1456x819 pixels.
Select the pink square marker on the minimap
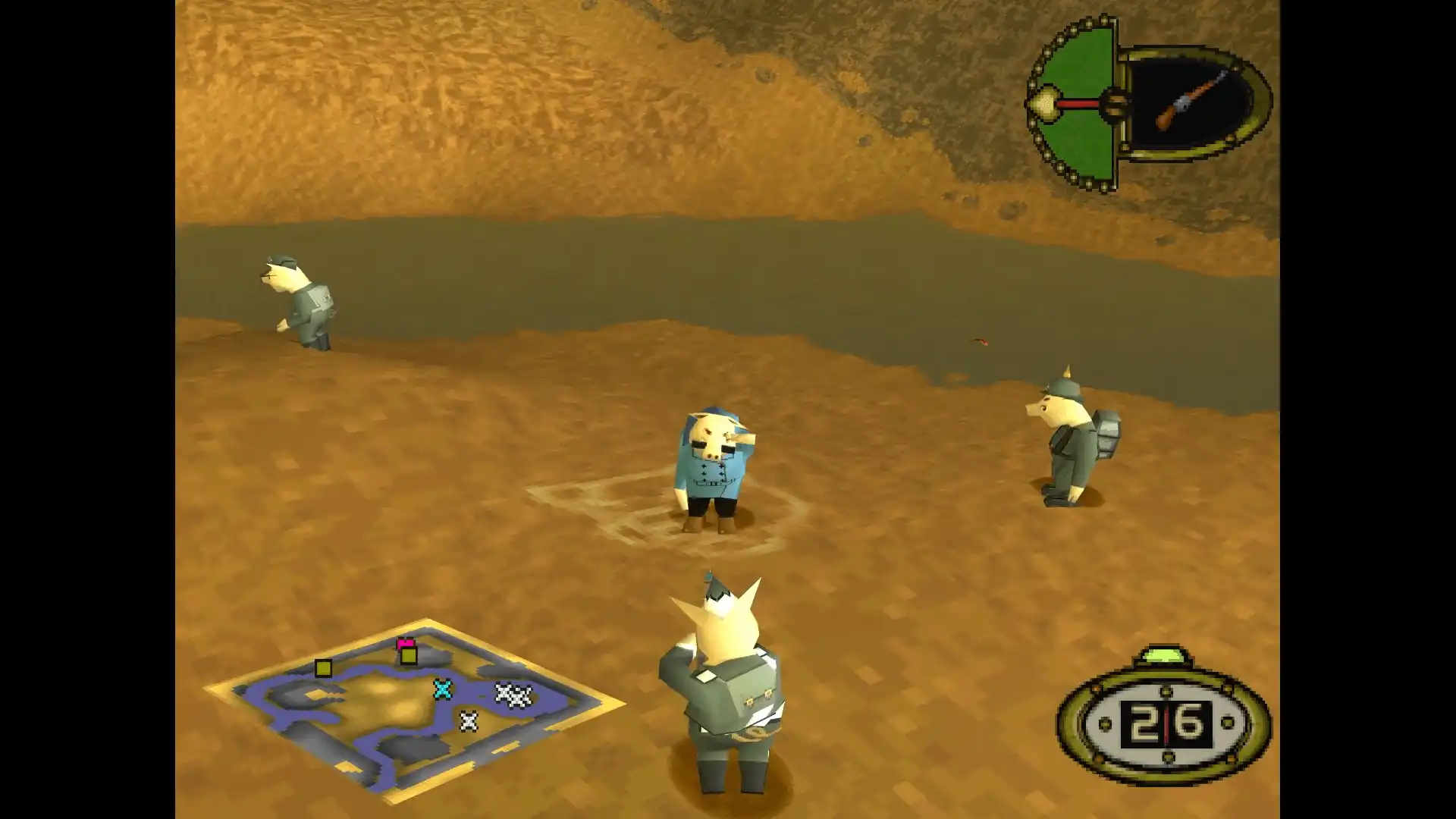coord(405,642)
